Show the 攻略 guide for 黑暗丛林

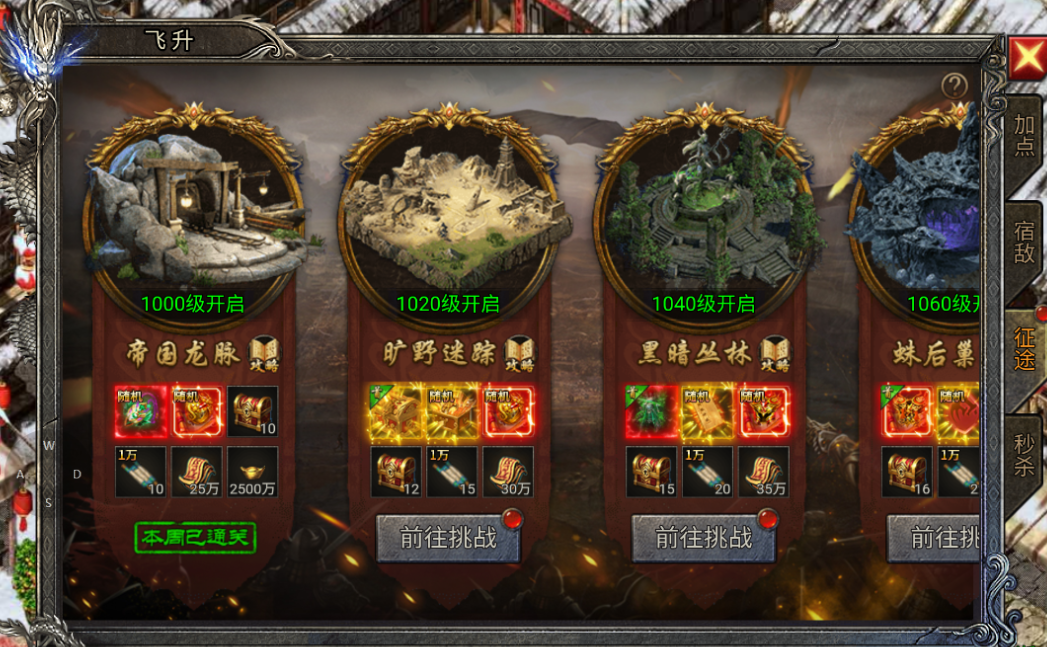[775, 353]
